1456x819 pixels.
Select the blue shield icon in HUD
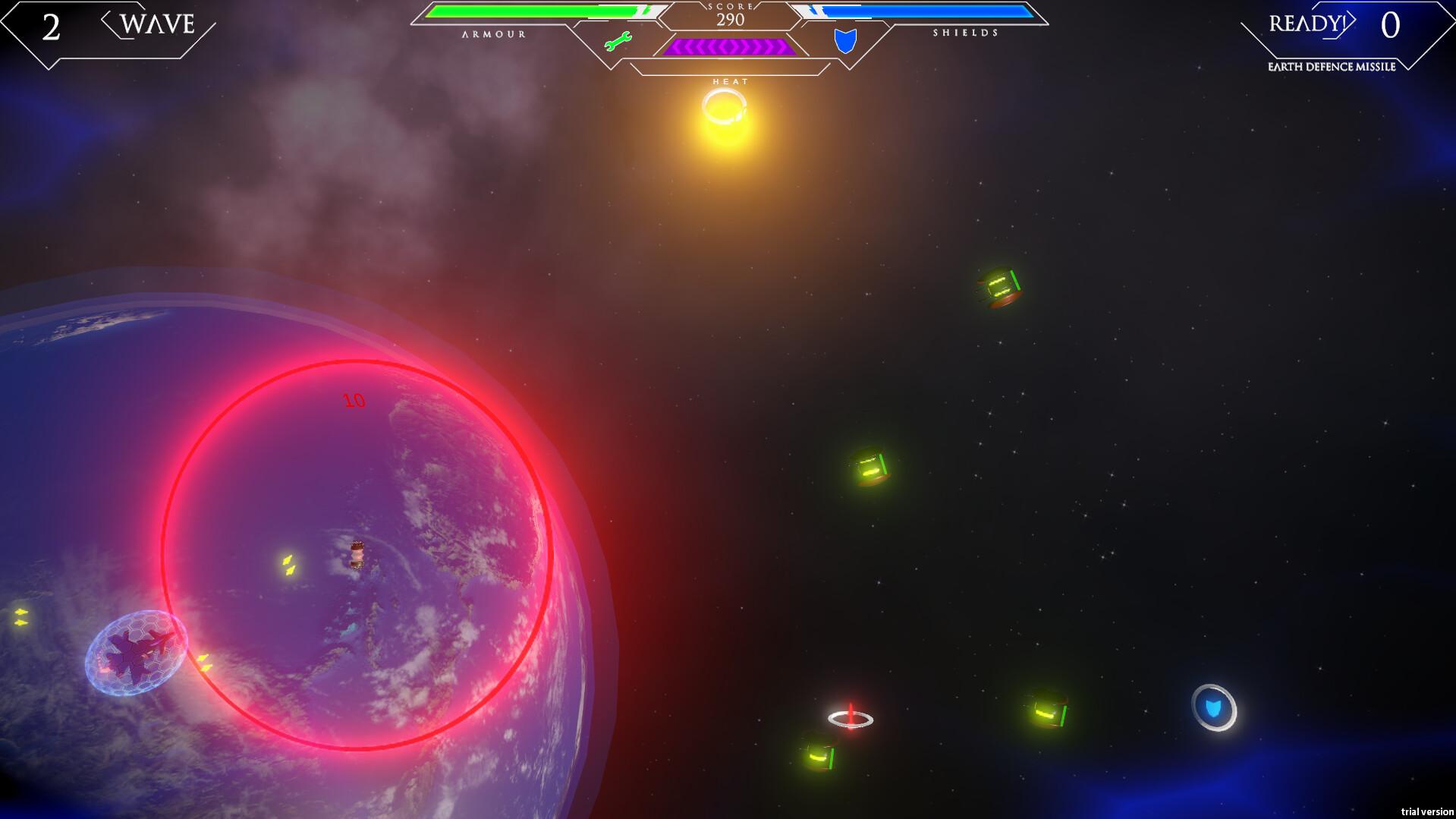tap(845, 40)
